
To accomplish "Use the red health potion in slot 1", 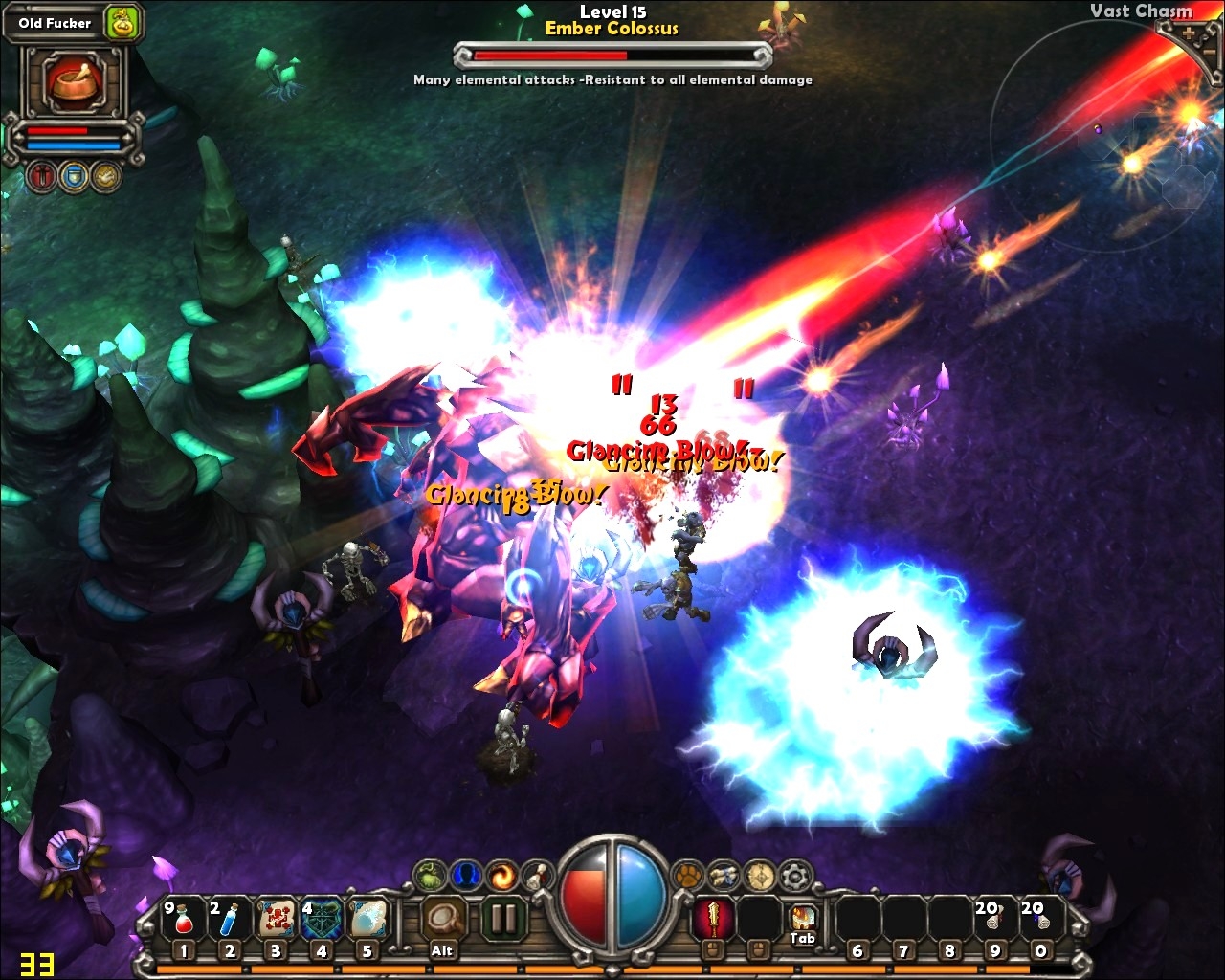I will [x=184, y=920].
